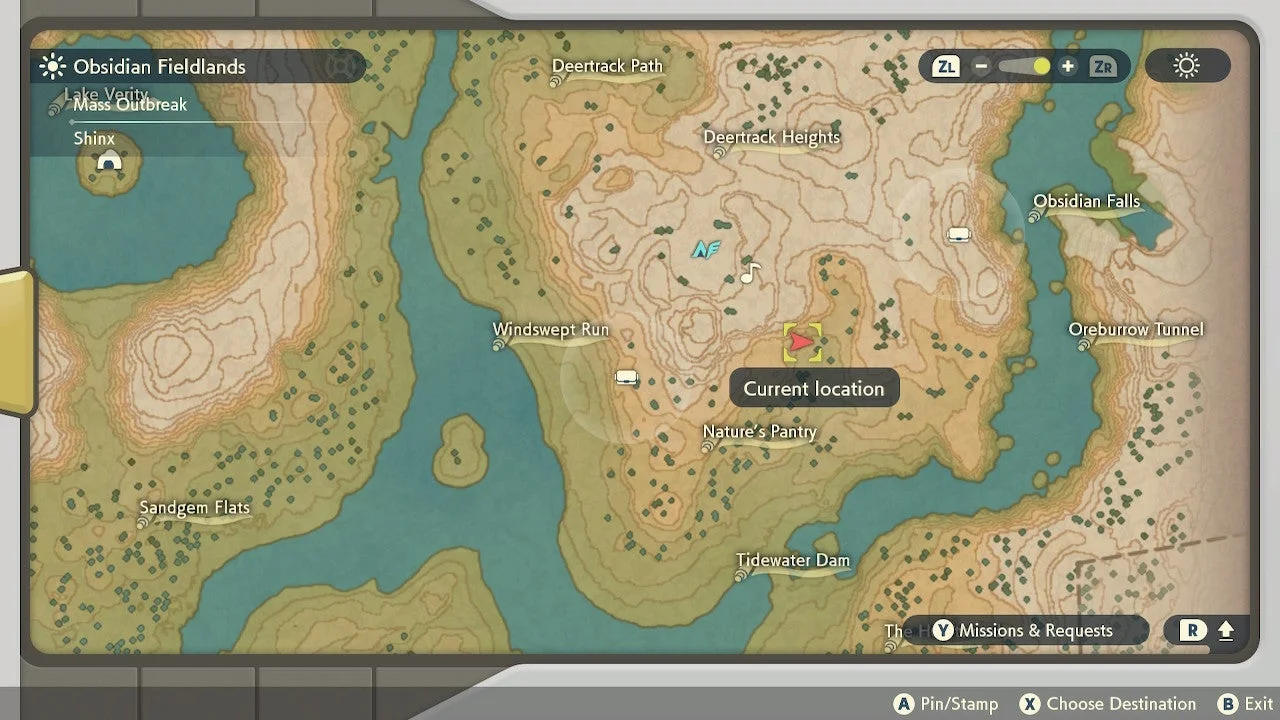This screenshot has width=1280, height=720.
Task: Select the Deertrack Path map label
Action: coord(608,67)
